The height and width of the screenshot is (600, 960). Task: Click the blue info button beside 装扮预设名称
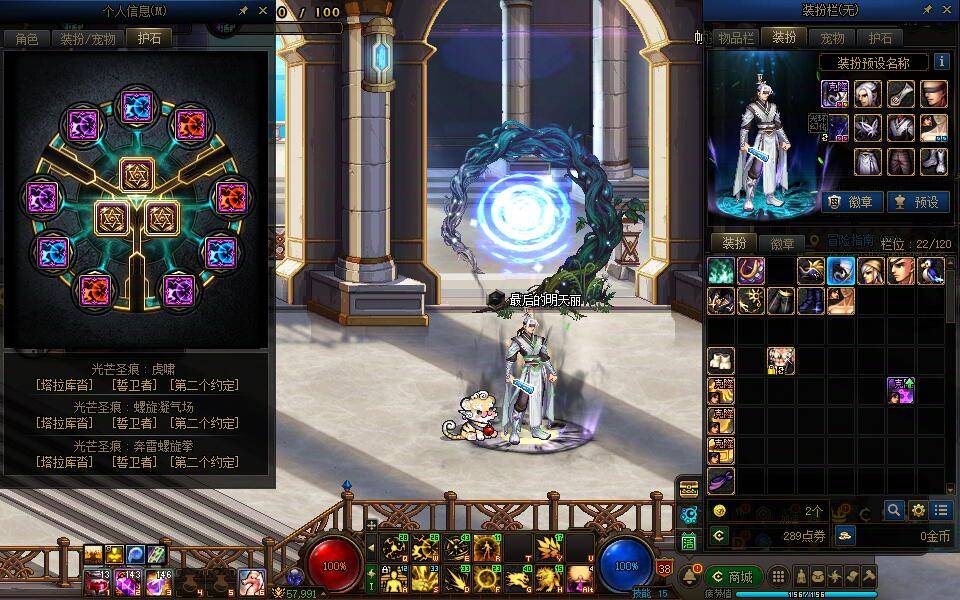click(941, 62)
